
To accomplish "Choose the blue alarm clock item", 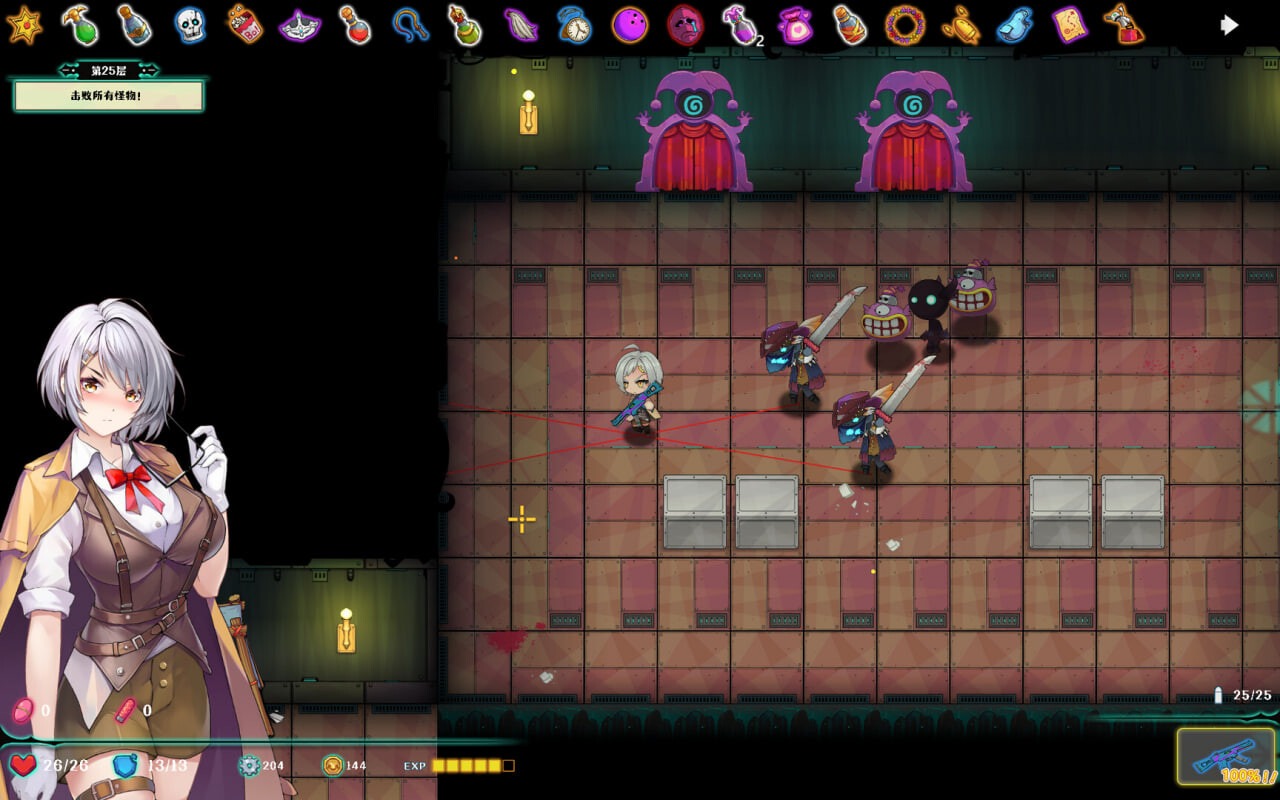I will 574,25.
